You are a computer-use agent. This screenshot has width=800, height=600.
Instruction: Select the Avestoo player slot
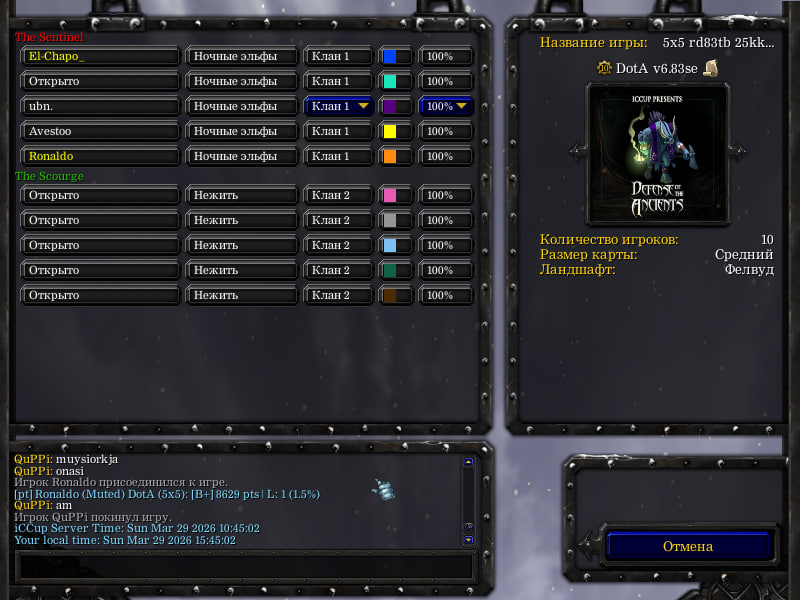pos(100,132)
